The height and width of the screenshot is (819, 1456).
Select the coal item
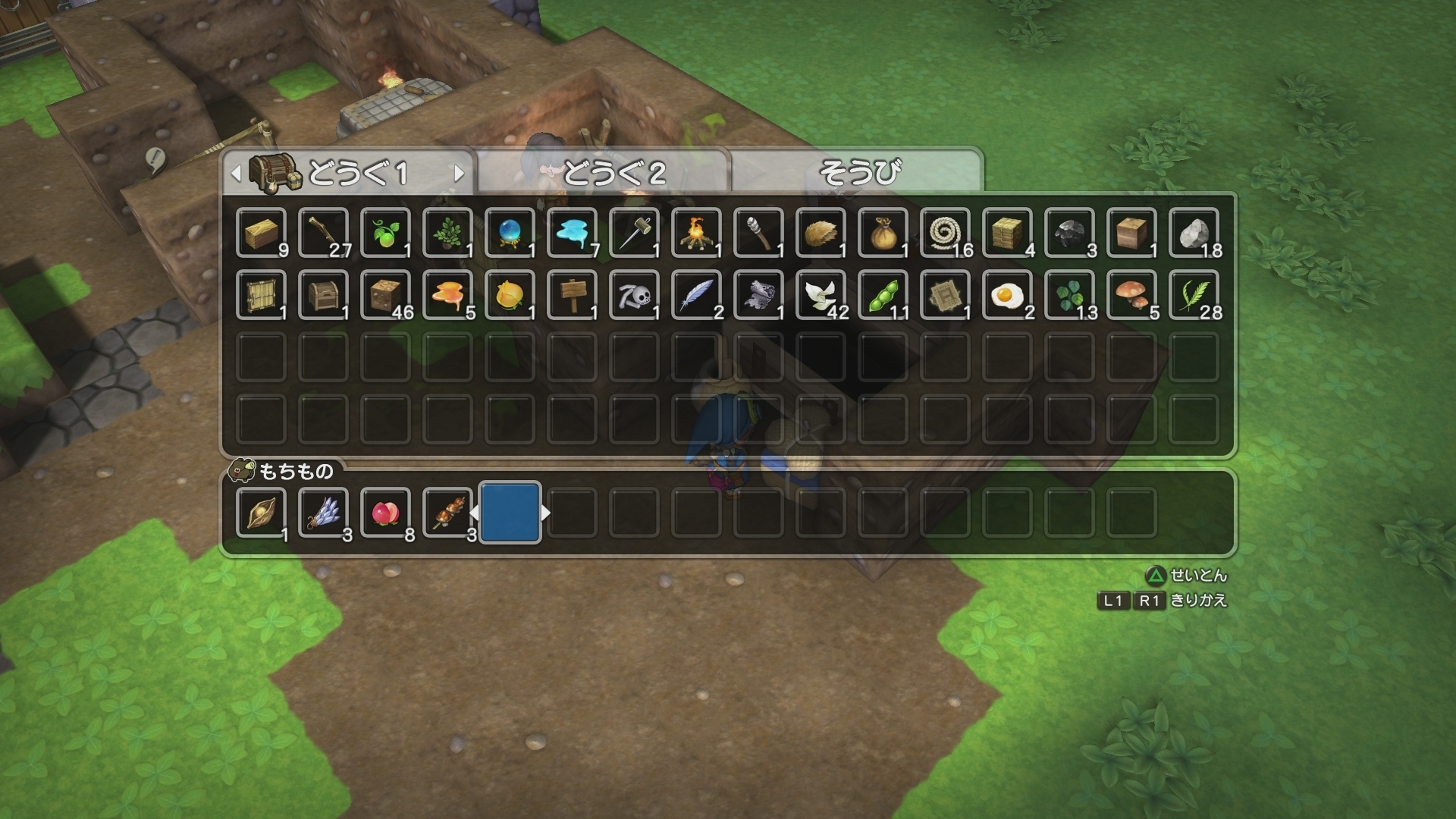coord(1070,234)
